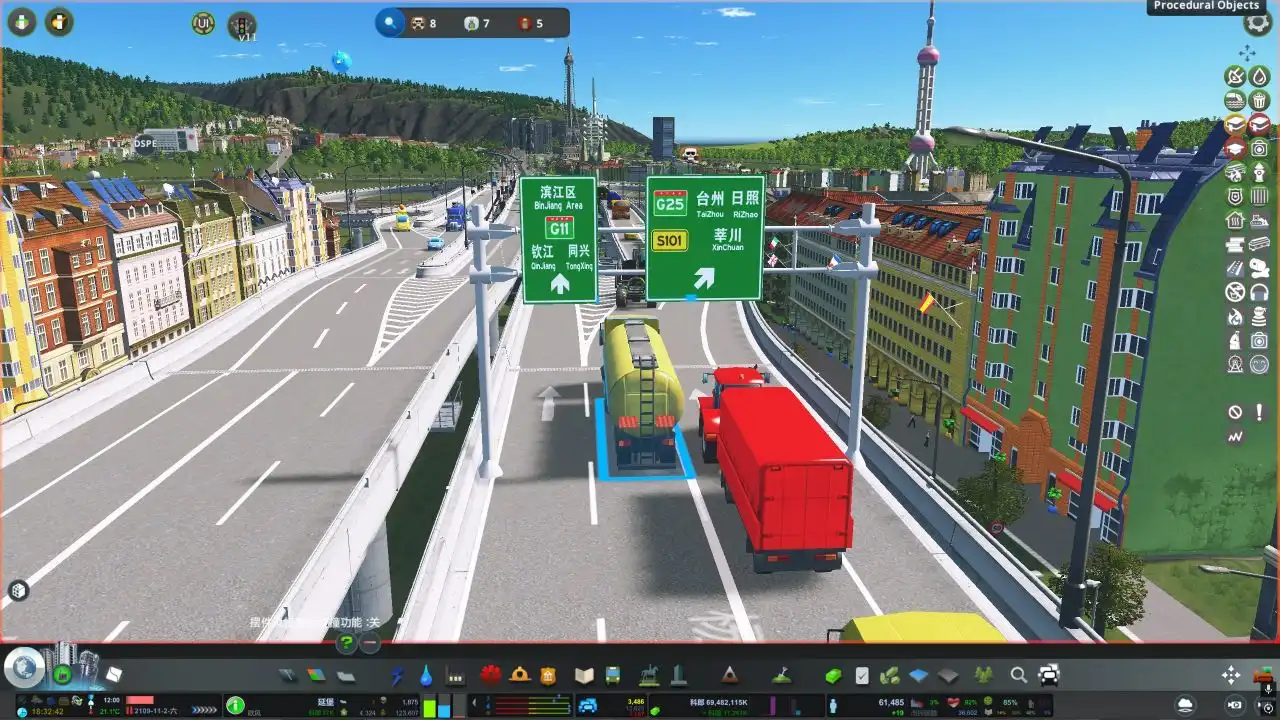The image size is (1280, 720).
Task: Click the traffic vehicles tool icon
Action: (x=1049, y=676)
